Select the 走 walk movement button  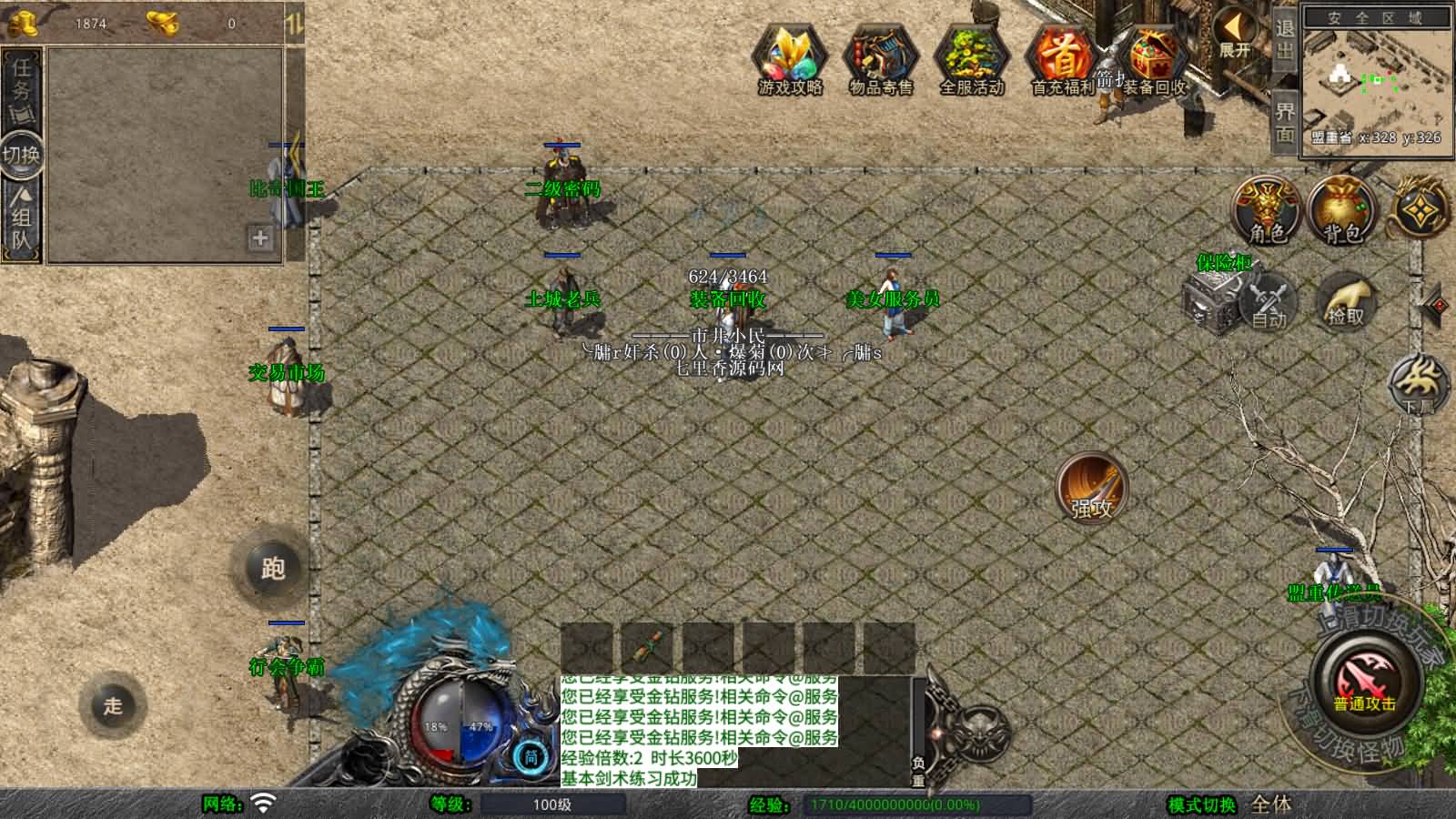point(113,705)
